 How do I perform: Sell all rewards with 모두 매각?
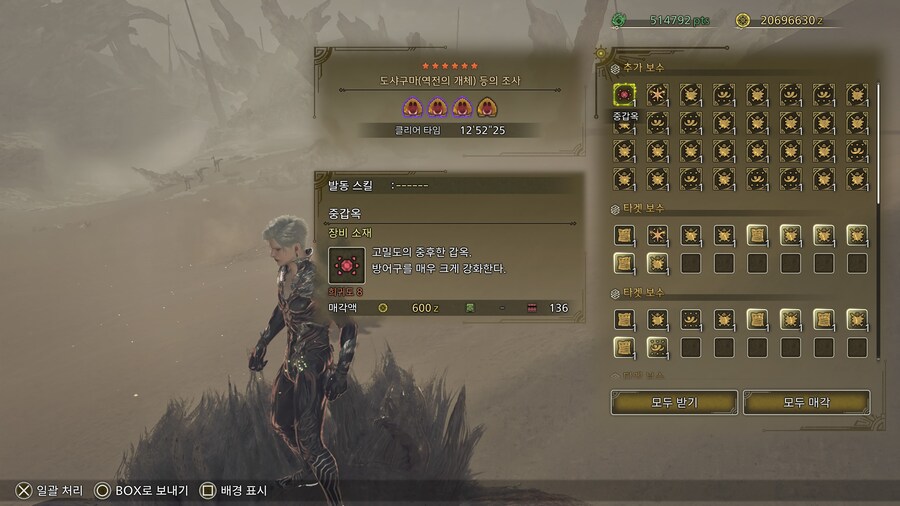tap(806, 402)
